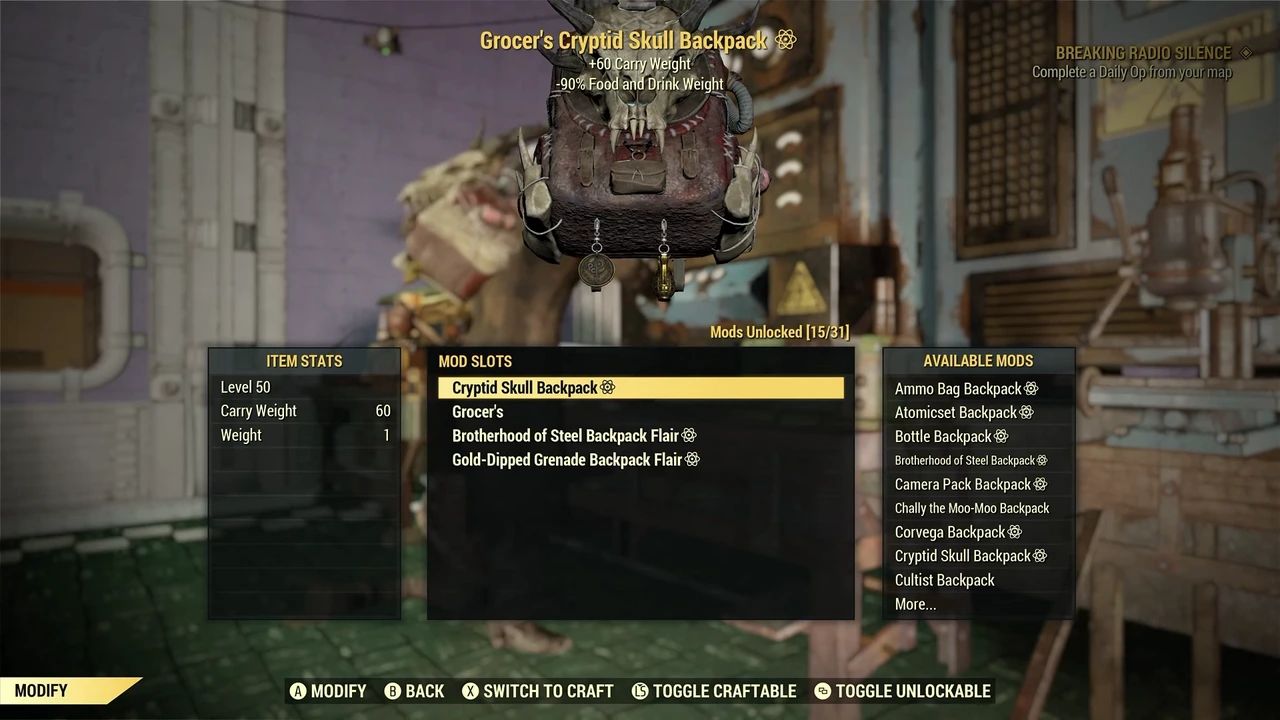Click the atom icon next to Ammo Bag Backpack

[x=1029, y=388]
